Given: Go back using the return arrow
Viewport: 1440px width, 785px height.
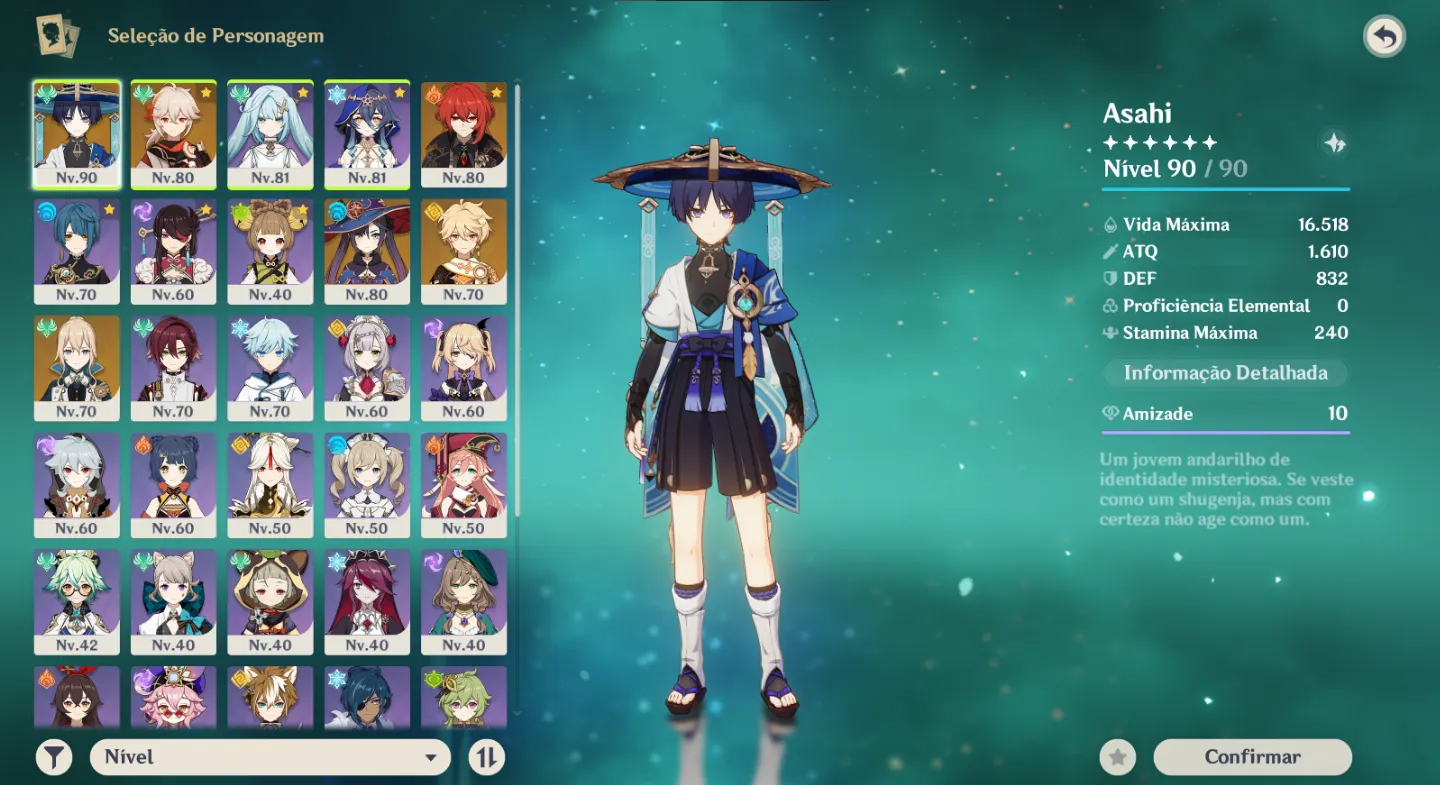Looking at the screenshot, I should tap(1384, 37).
